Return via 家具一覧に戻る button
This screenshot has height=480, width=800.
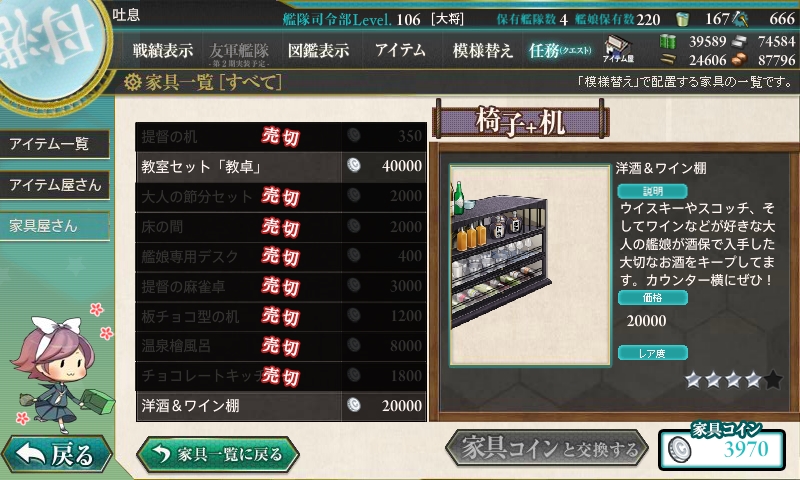point(217,454)
